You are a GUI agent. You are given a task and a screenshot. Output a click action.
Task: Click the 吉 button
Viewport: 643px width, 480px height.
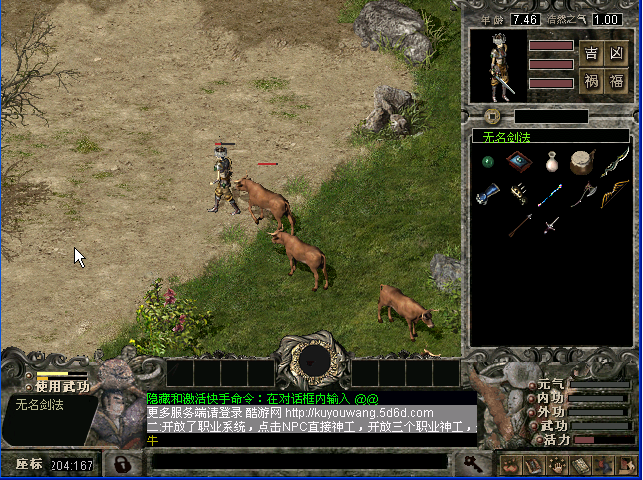tap(592, 53)
